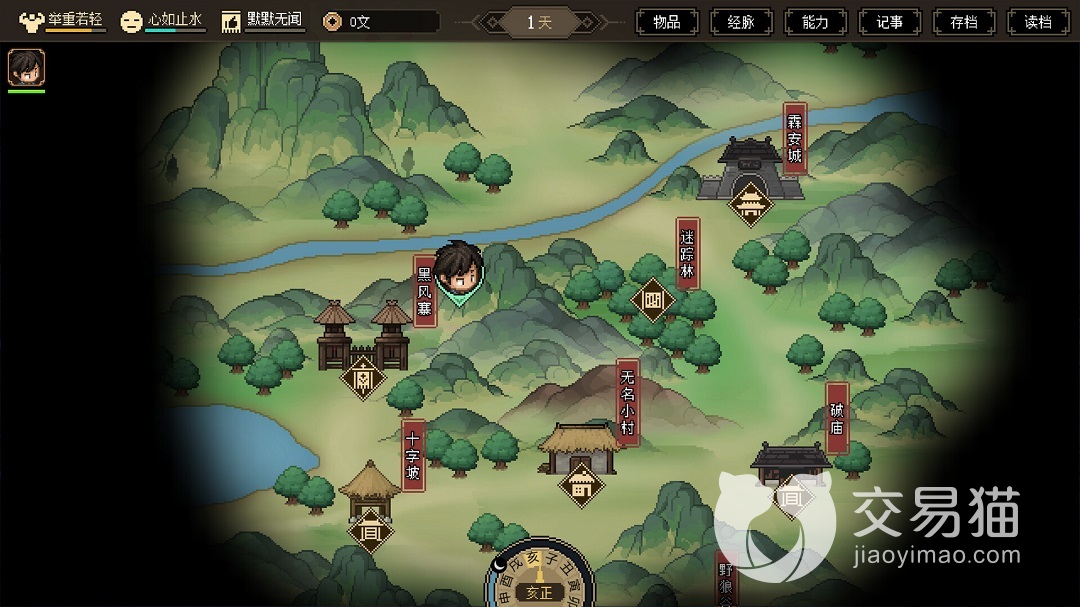This screenshot has height=607, width=1080.
Task: Open the 能力 abilities menu
Action: (x=816, y=22)
